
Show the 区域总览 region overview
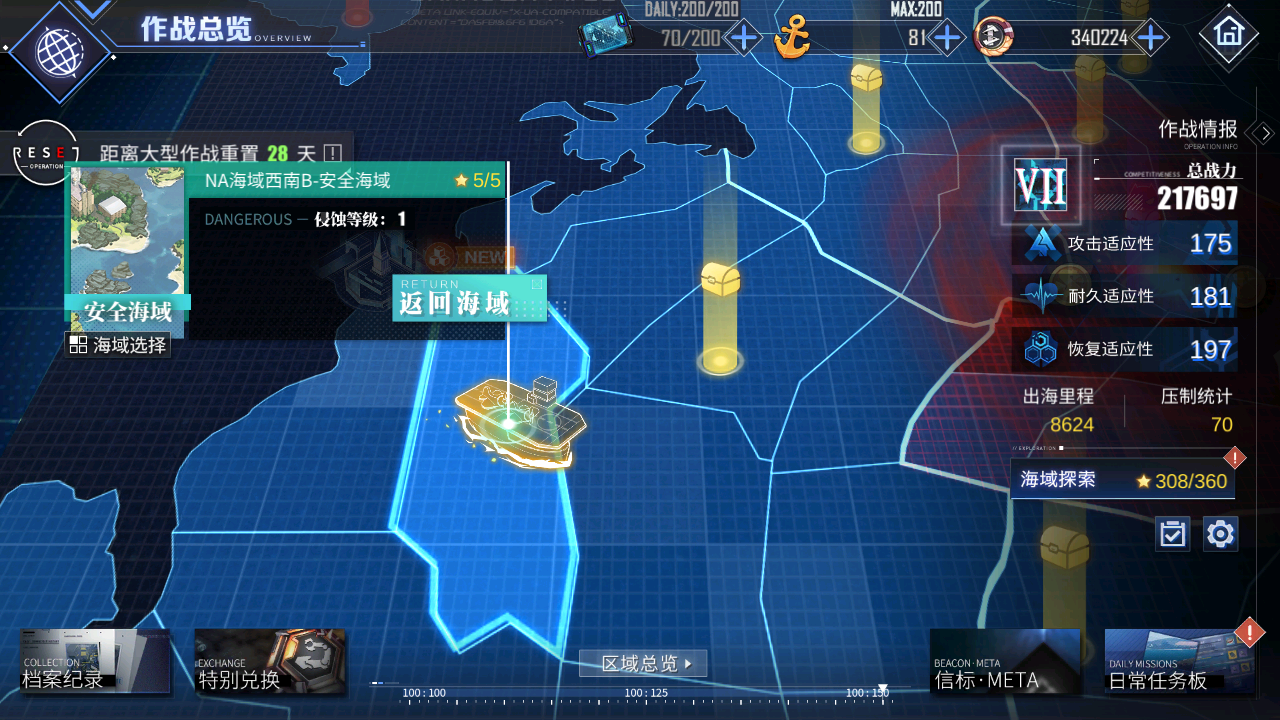tap(643, 663)
